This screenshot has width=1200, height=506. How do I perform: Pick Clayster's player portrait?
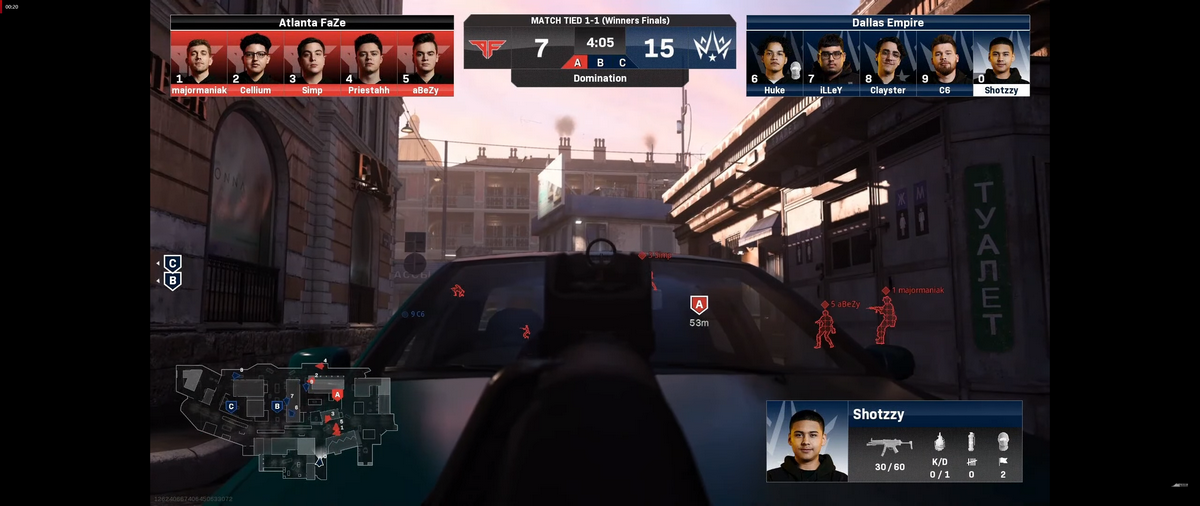[888, 59]
